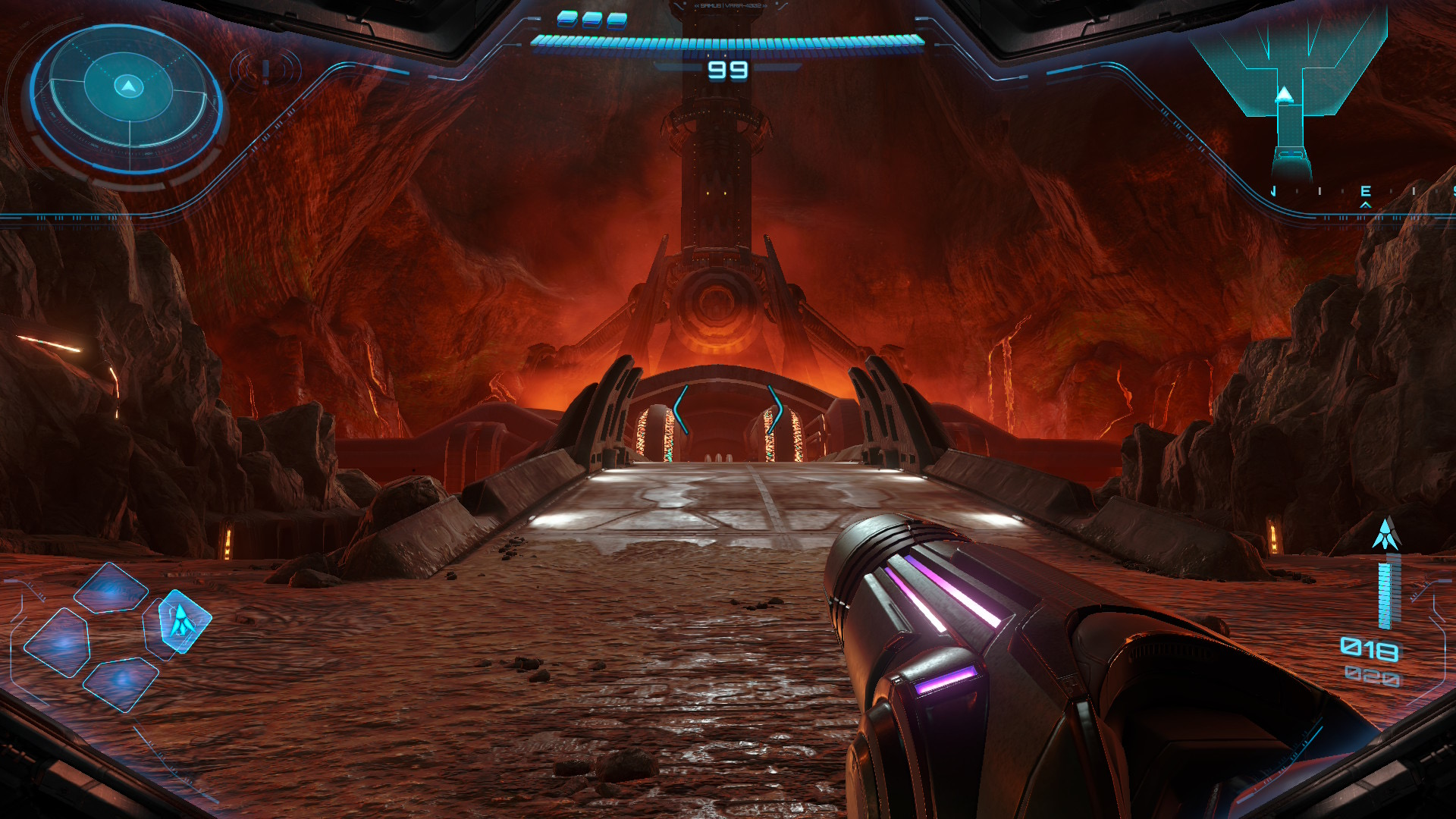The height and width of the screenshot is (819, 1456).
Task: Click the missile icon above ammo gauge
Action: pos(1386,534)
